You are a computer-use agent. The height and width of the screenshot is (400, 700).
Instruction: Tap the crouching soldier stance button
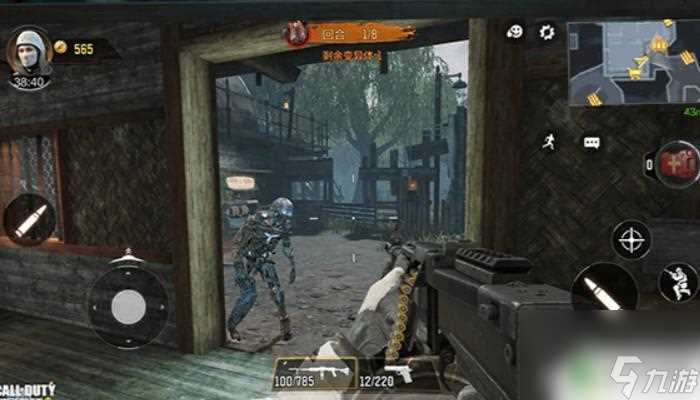(679, 282)
